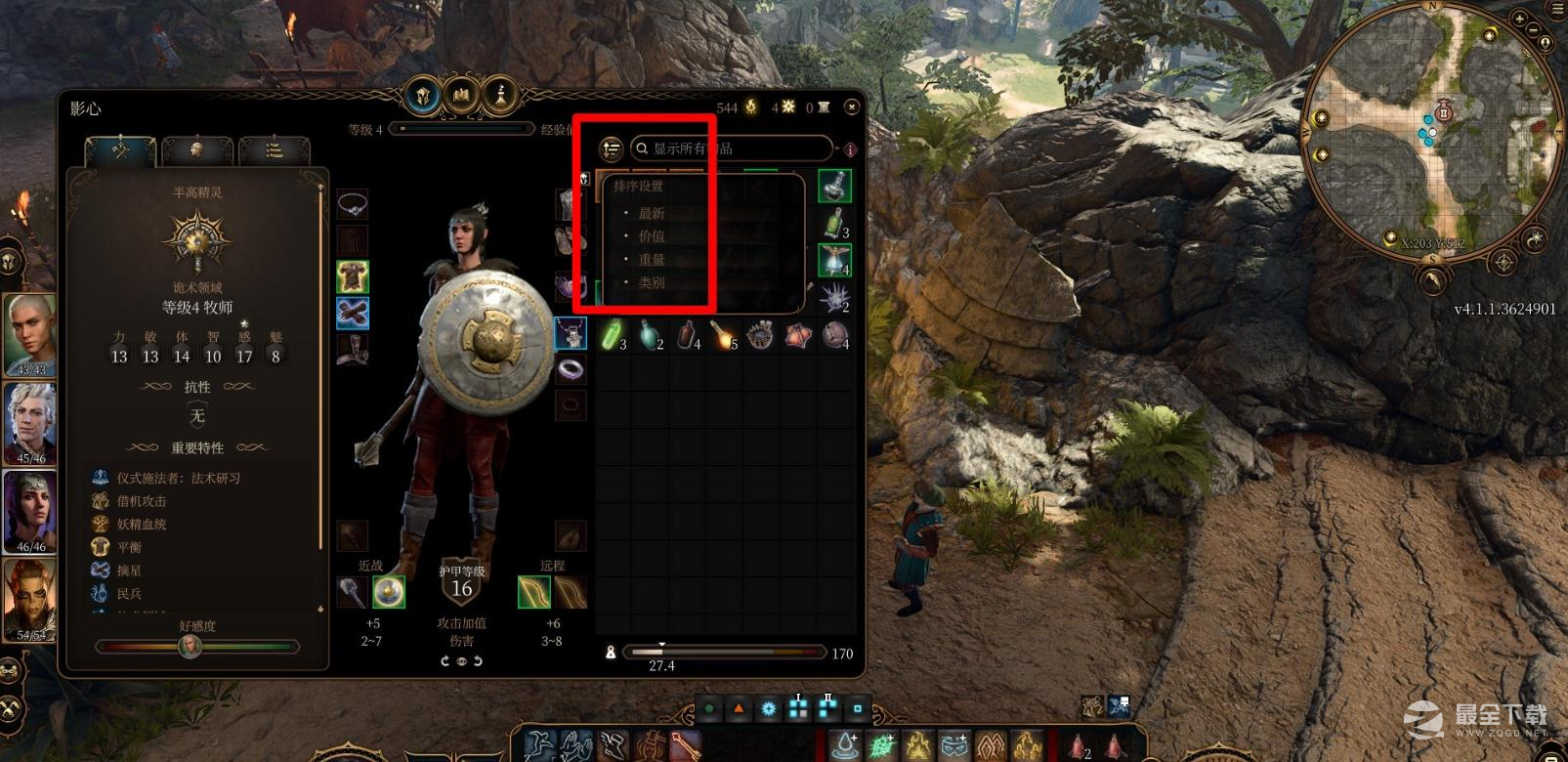The width and height of the screenshot is (1568, 762).
Task: Click the equipped gloves slot
Action: [x=353, y=313]
